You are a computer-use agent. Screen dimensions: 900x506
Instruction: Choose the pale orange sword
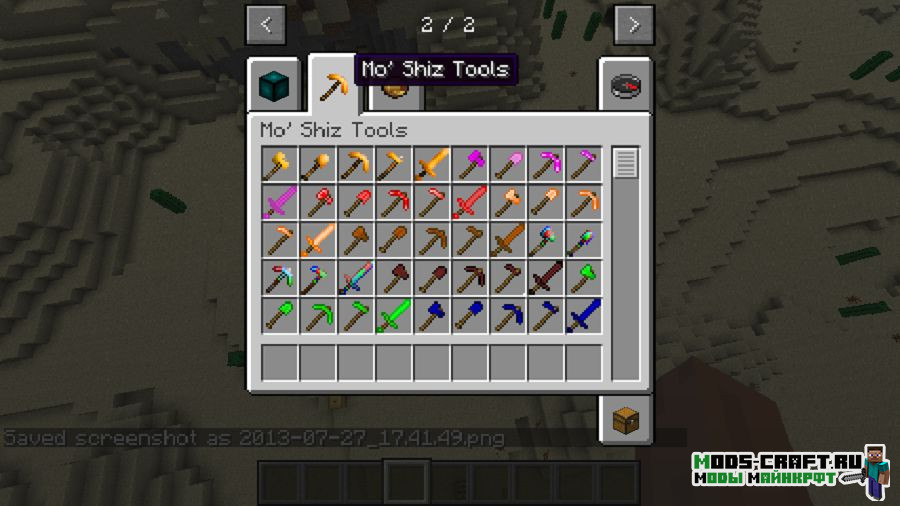[x=318, y=240]
